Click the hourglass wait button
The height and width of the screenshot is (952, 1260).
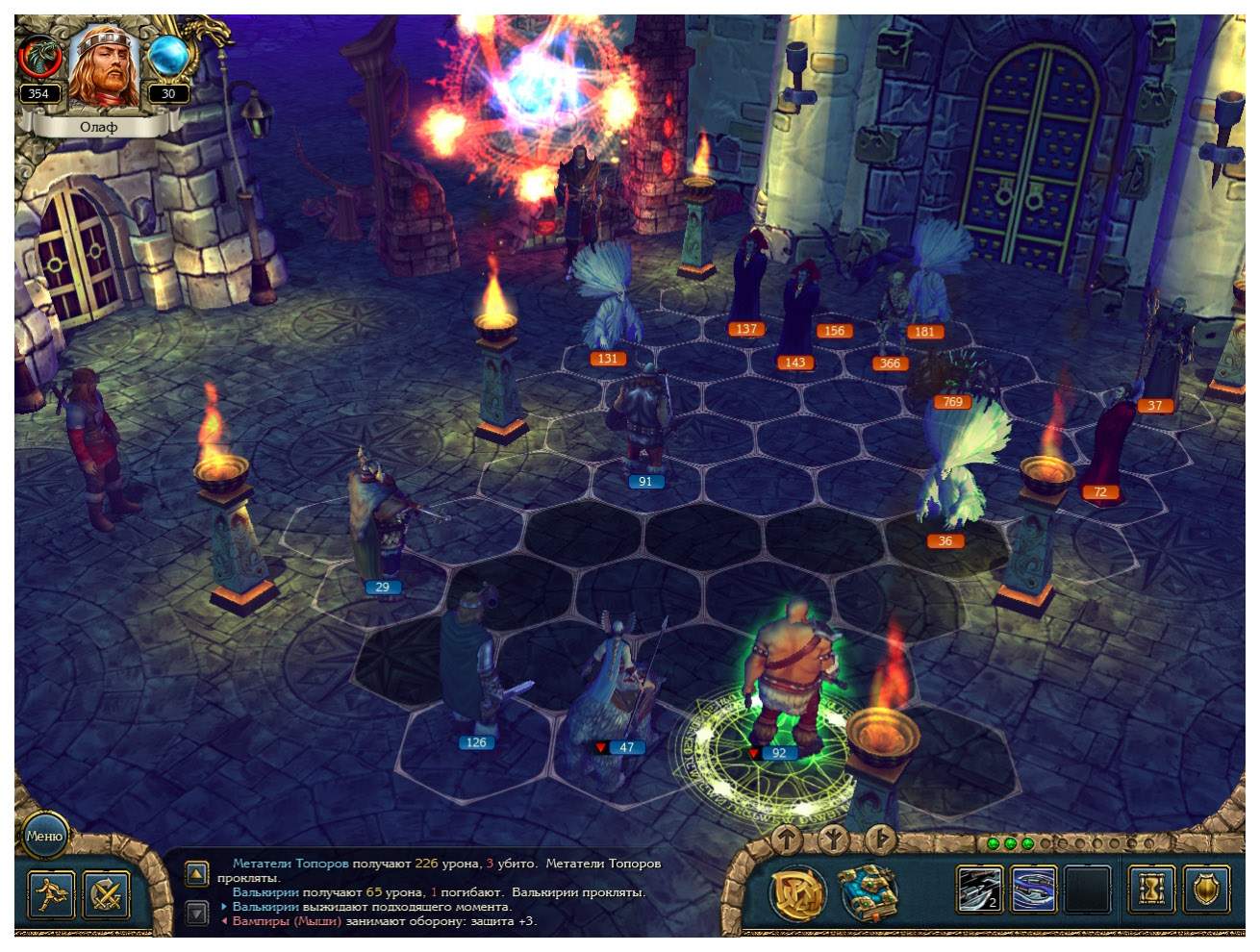pos(1150,889)
